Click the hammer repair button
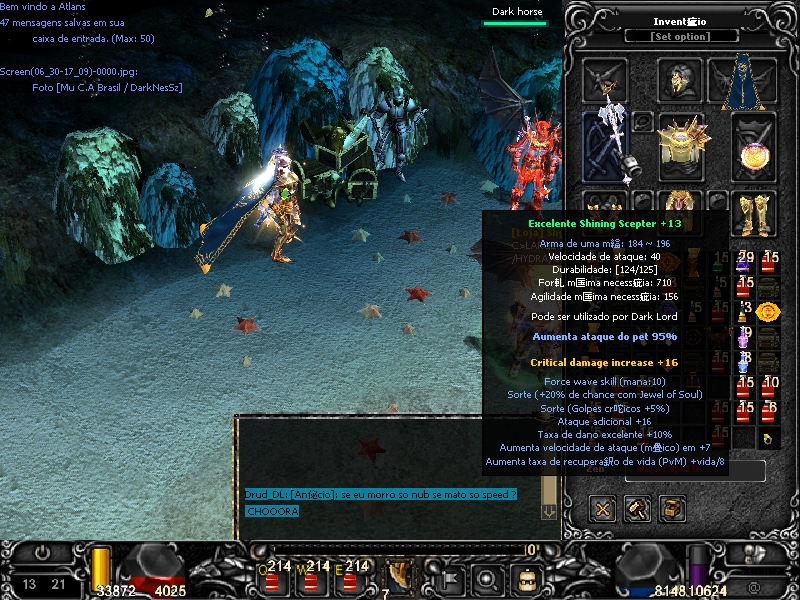Image resolution: width=800 pixels, height=600 pixels. pos(638,508)
